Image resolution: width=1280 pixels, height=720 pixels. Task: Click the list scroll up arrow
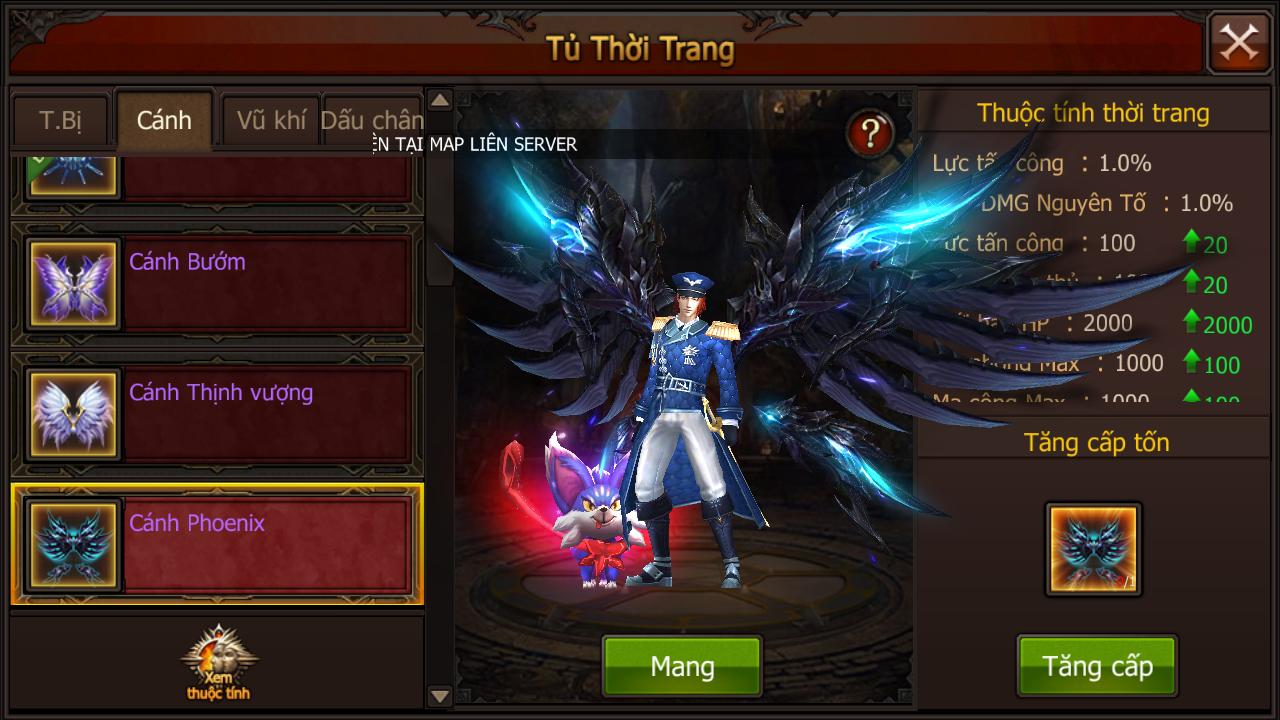coord(440,100)
